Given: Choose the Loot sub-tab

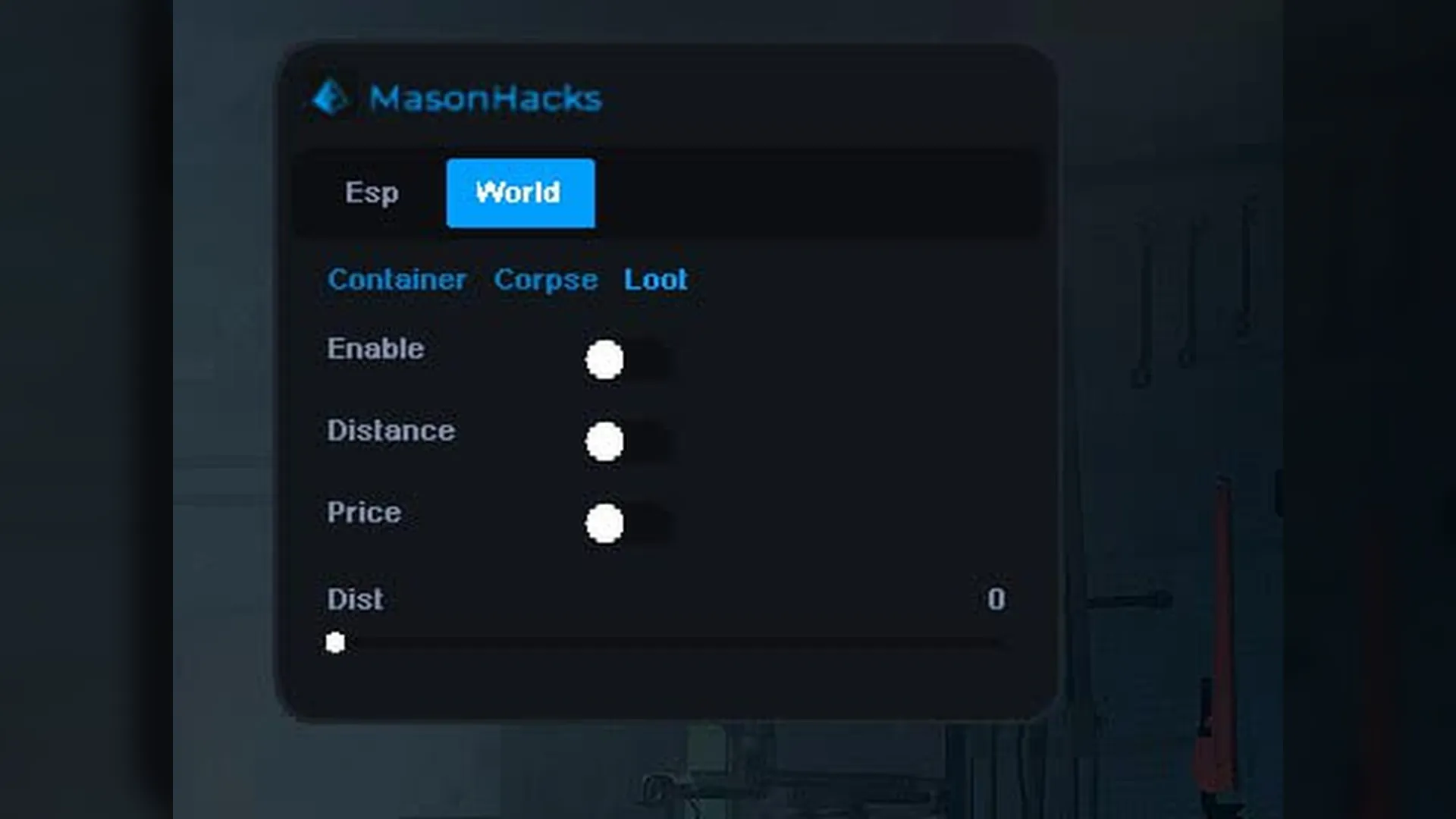Looking at the screenshot, I should 655,280.
